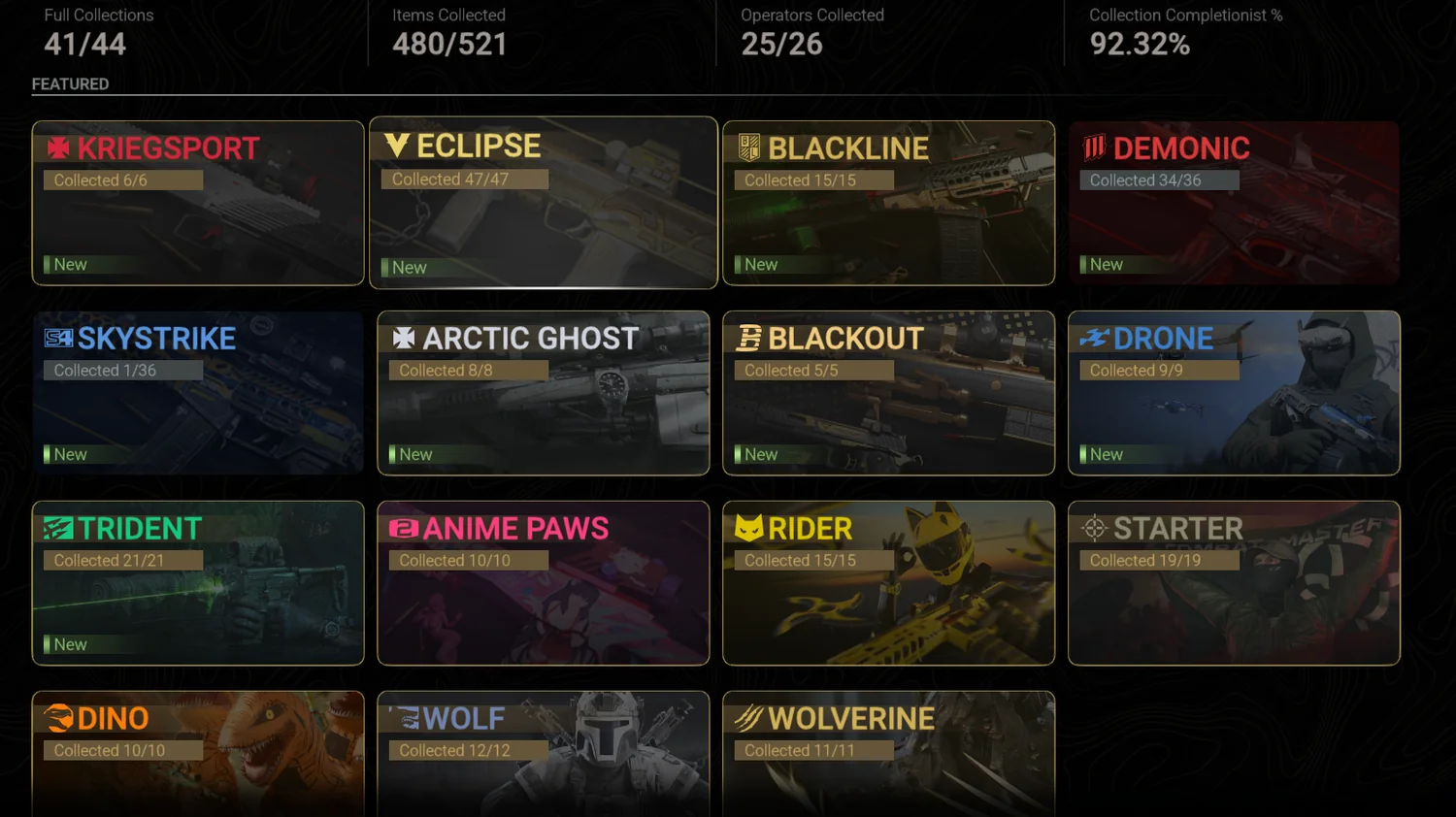
Task: Open the Kriegsport collection tile
Action: click(198, 203)
